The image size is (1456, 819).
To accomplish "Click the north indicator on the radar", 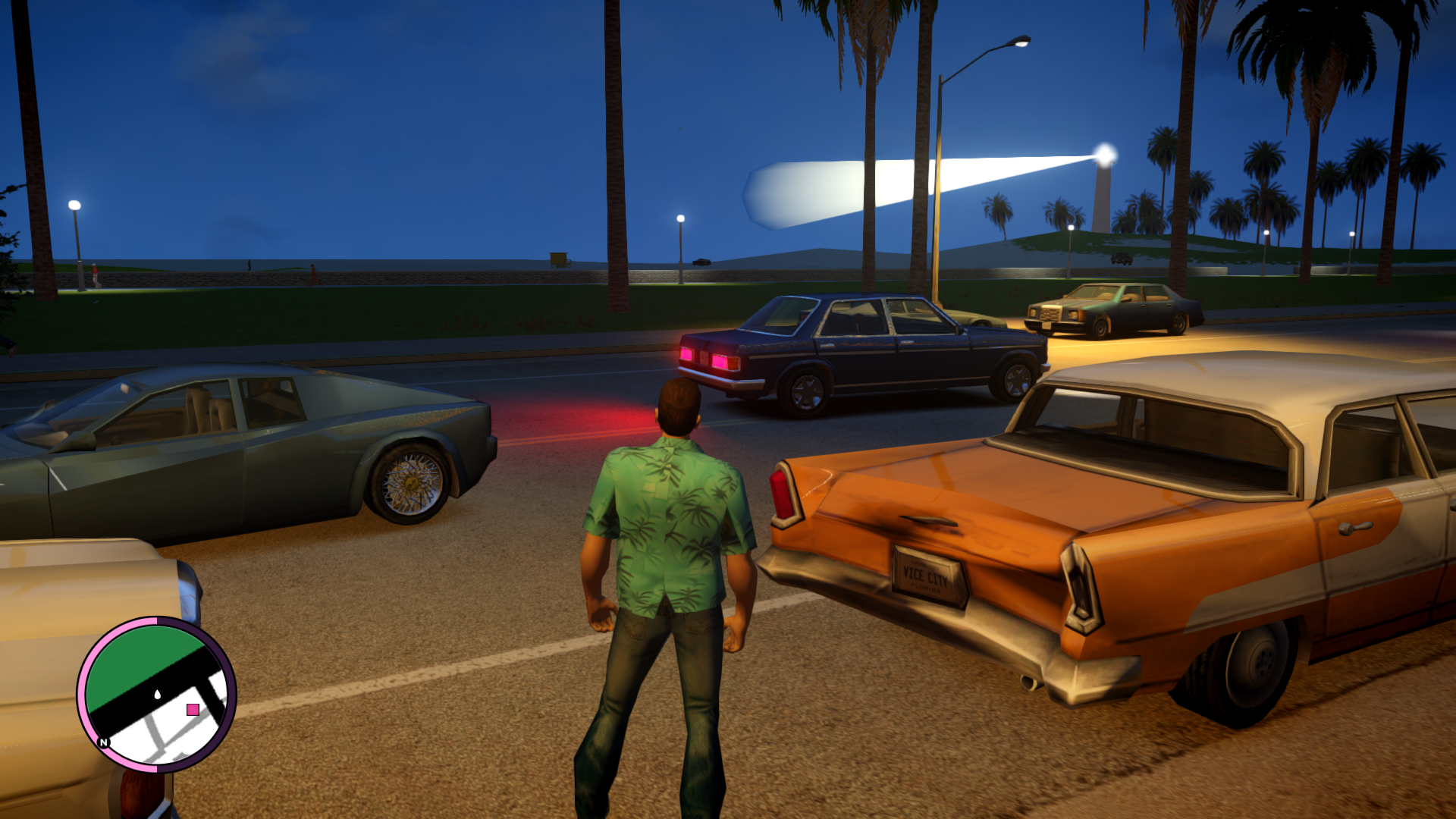I will click(x=104, y=742).
